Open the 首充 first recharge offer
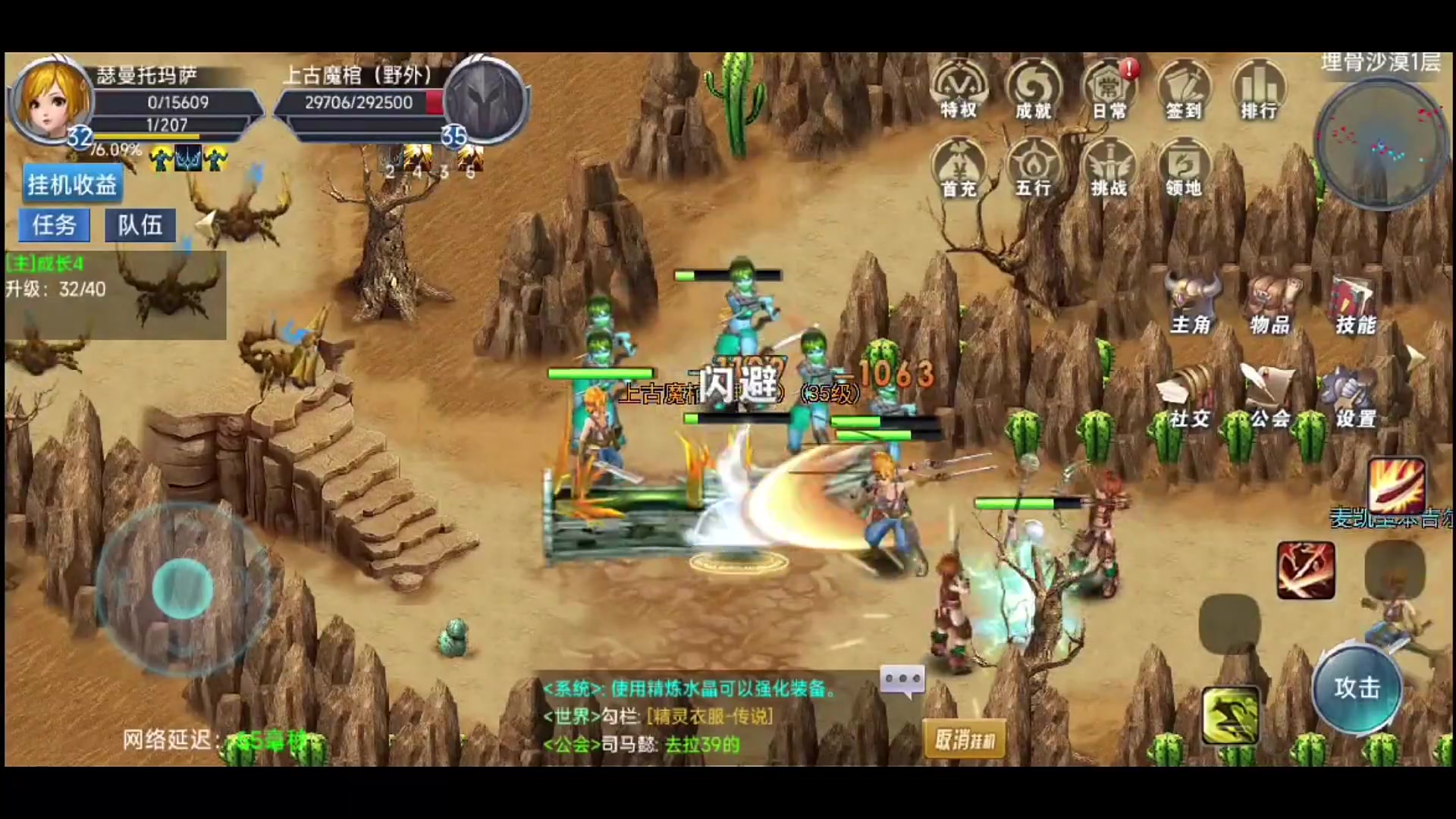Screen dimensions: 1456x819 coord(959,168)
